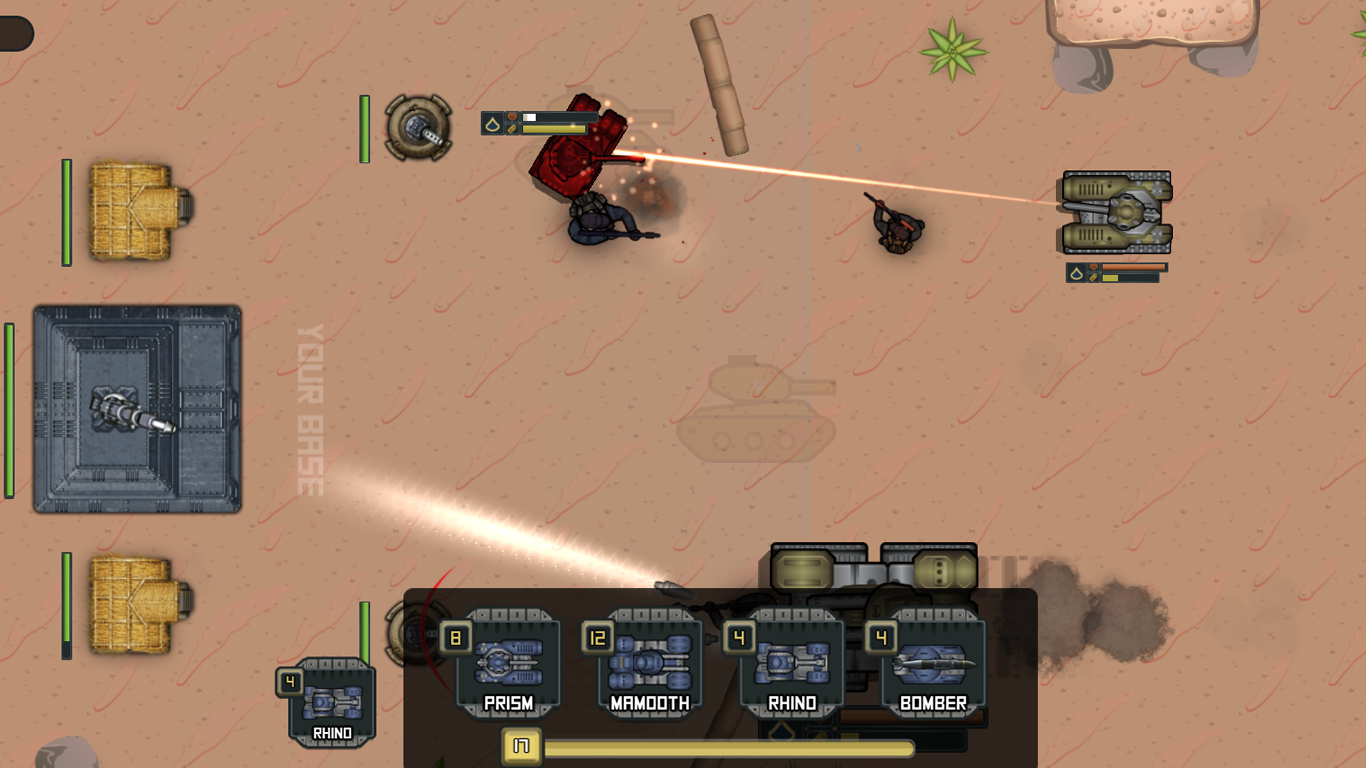
Task: Select the BOMBER unit card
Action: tap(930, 660)
